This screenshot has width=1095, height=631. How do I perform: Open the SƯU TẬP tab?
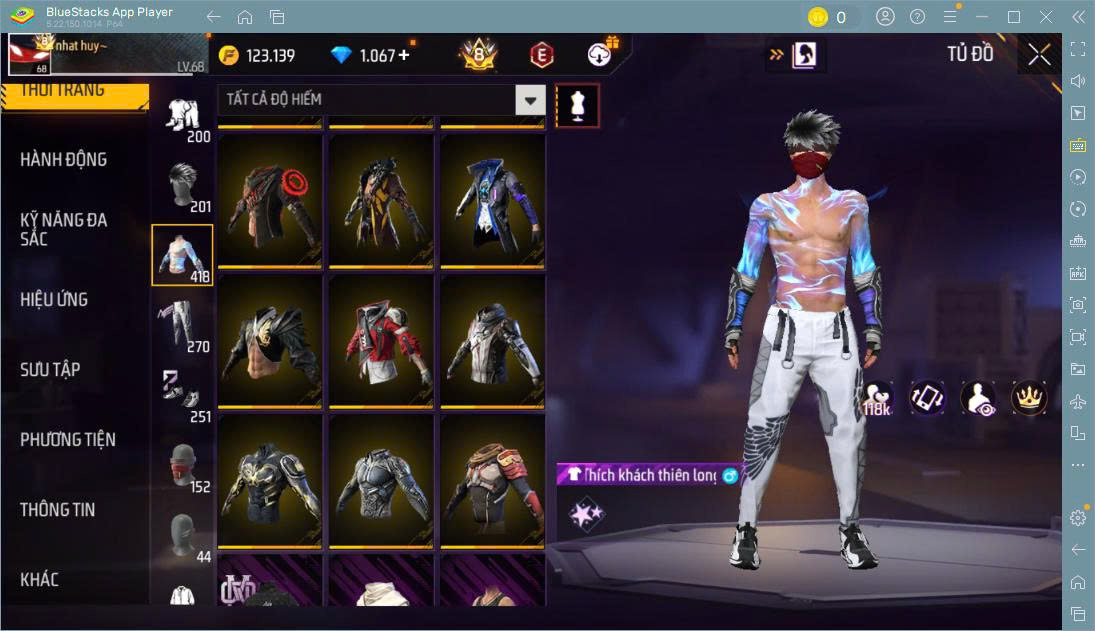tap(50, 370)
